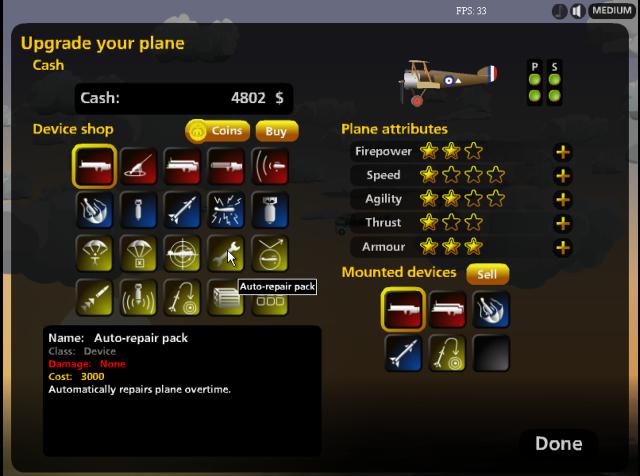The width and height of the screenshot is (640, 476).
Task: Sell the selected mounted device
Action: (487, 273)
